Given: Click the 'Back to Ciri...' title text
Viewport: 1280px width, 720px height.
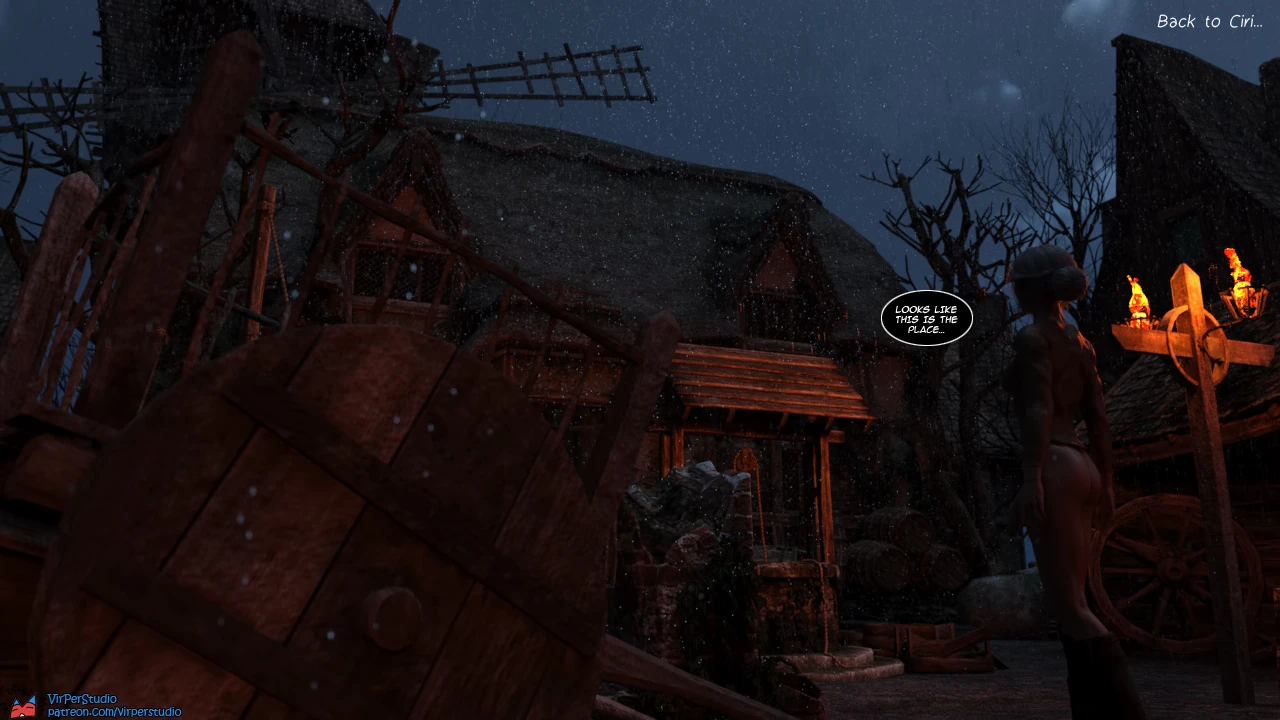Looking at the screenshot, I should point(1212,21).
